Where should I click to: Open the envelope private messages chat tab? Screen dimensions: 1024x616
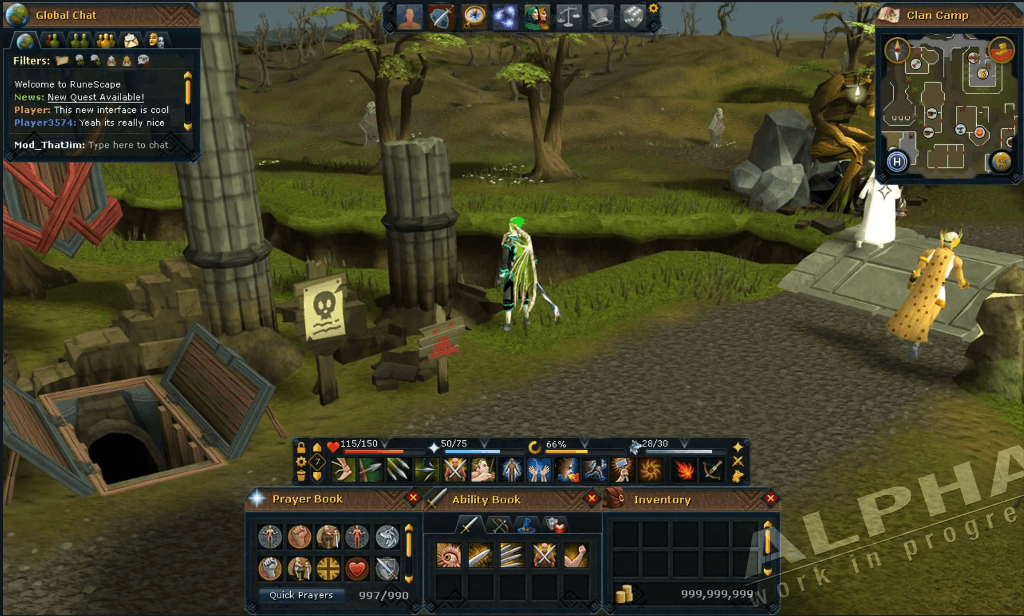[x=131, y=40]
